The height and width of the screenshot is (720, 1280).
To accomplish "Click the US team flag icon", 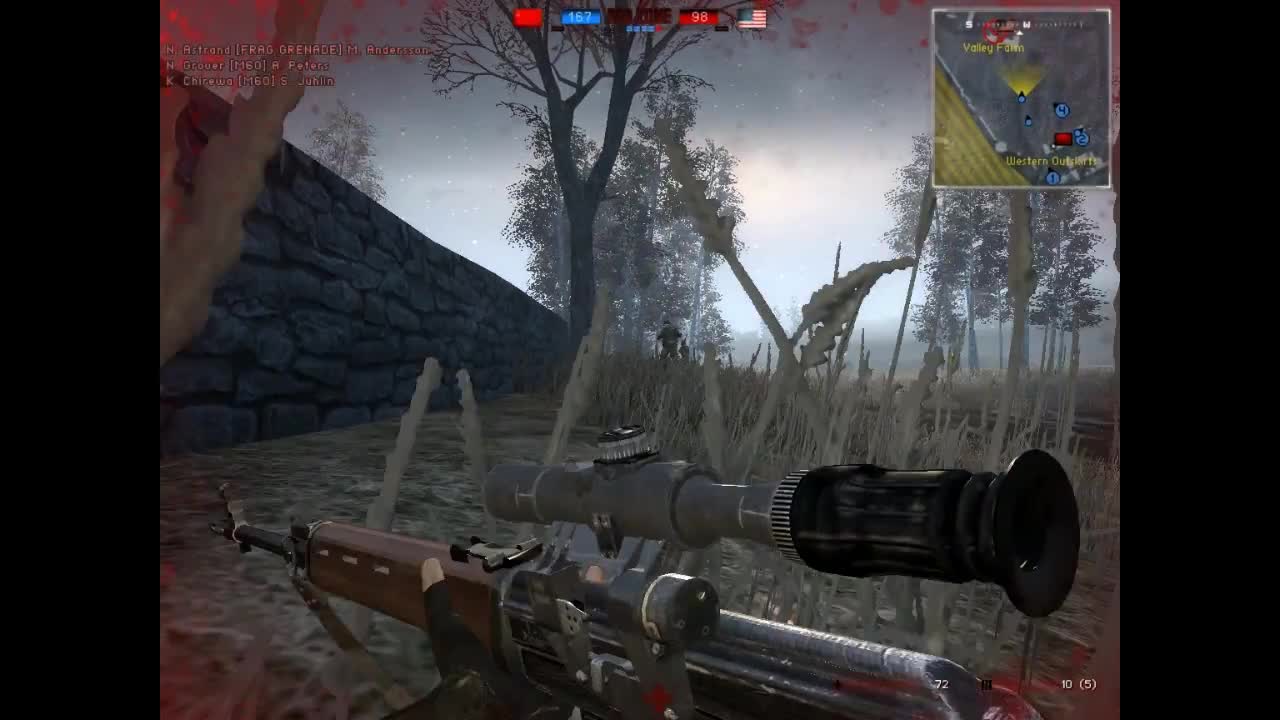I will click(x=752, y=17).
